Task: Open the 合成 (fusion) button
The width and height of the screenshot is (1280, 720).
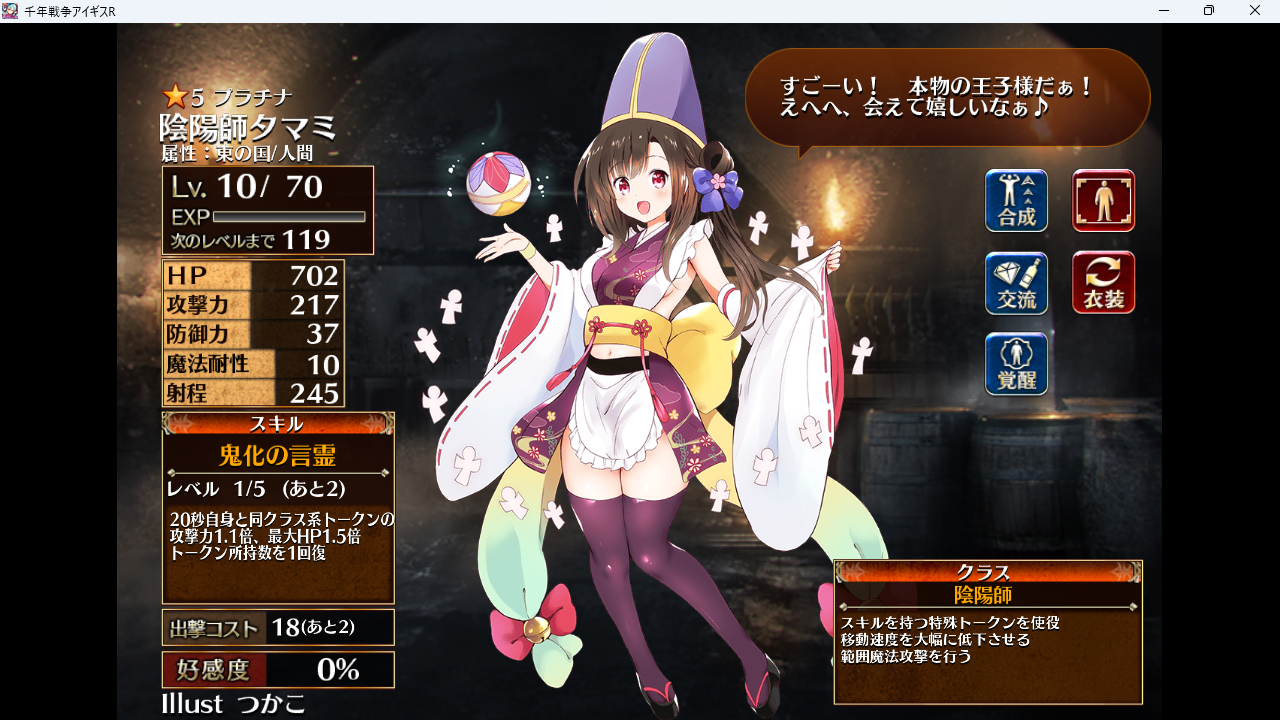Action: [x=1016, y=201]
